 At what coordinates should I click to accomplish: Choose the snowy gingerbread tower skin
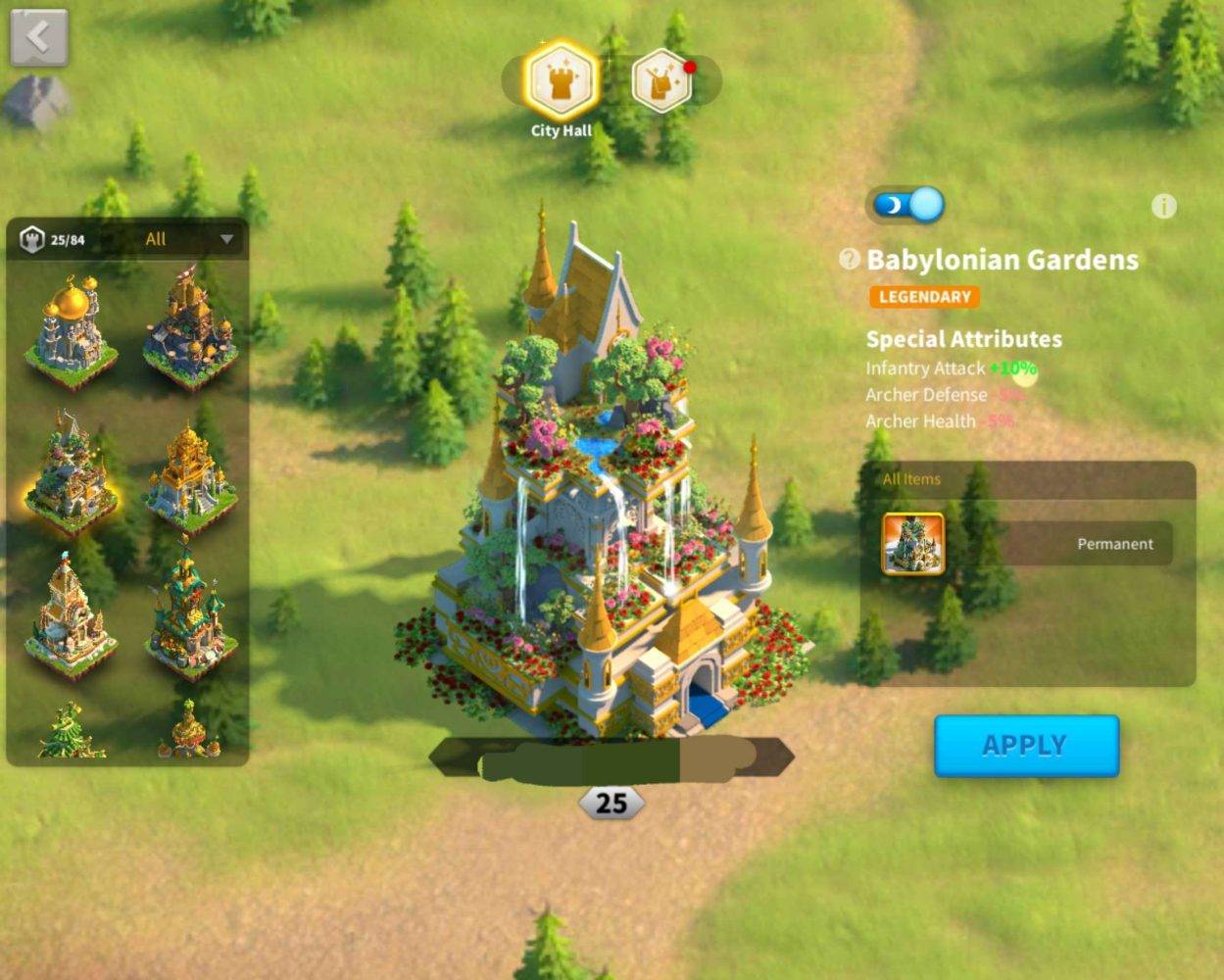pos(71,617)
